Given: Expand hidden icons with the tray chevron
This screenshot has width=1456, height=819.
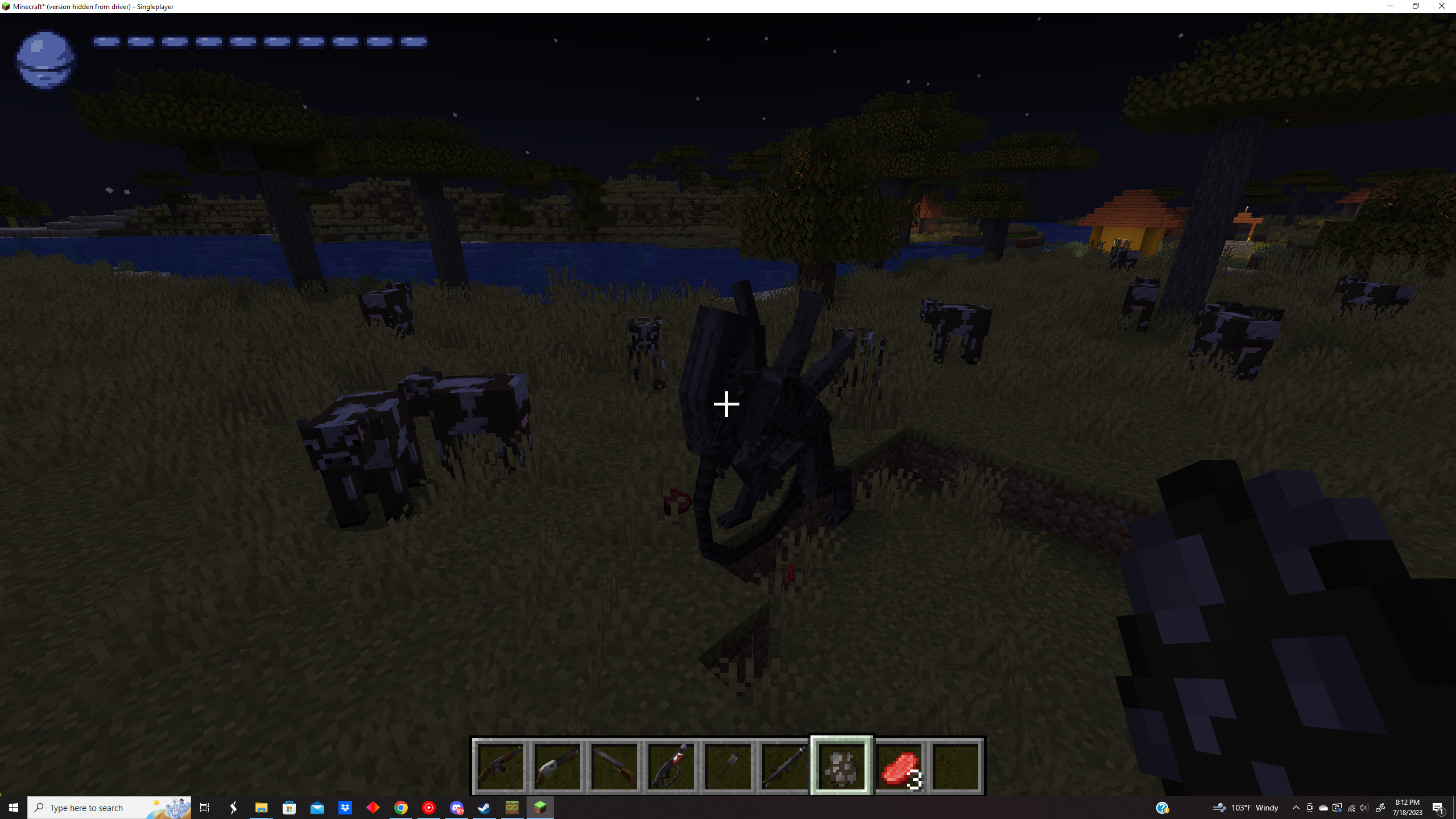Looking at the screenshot, I should tap(1296, 807).
